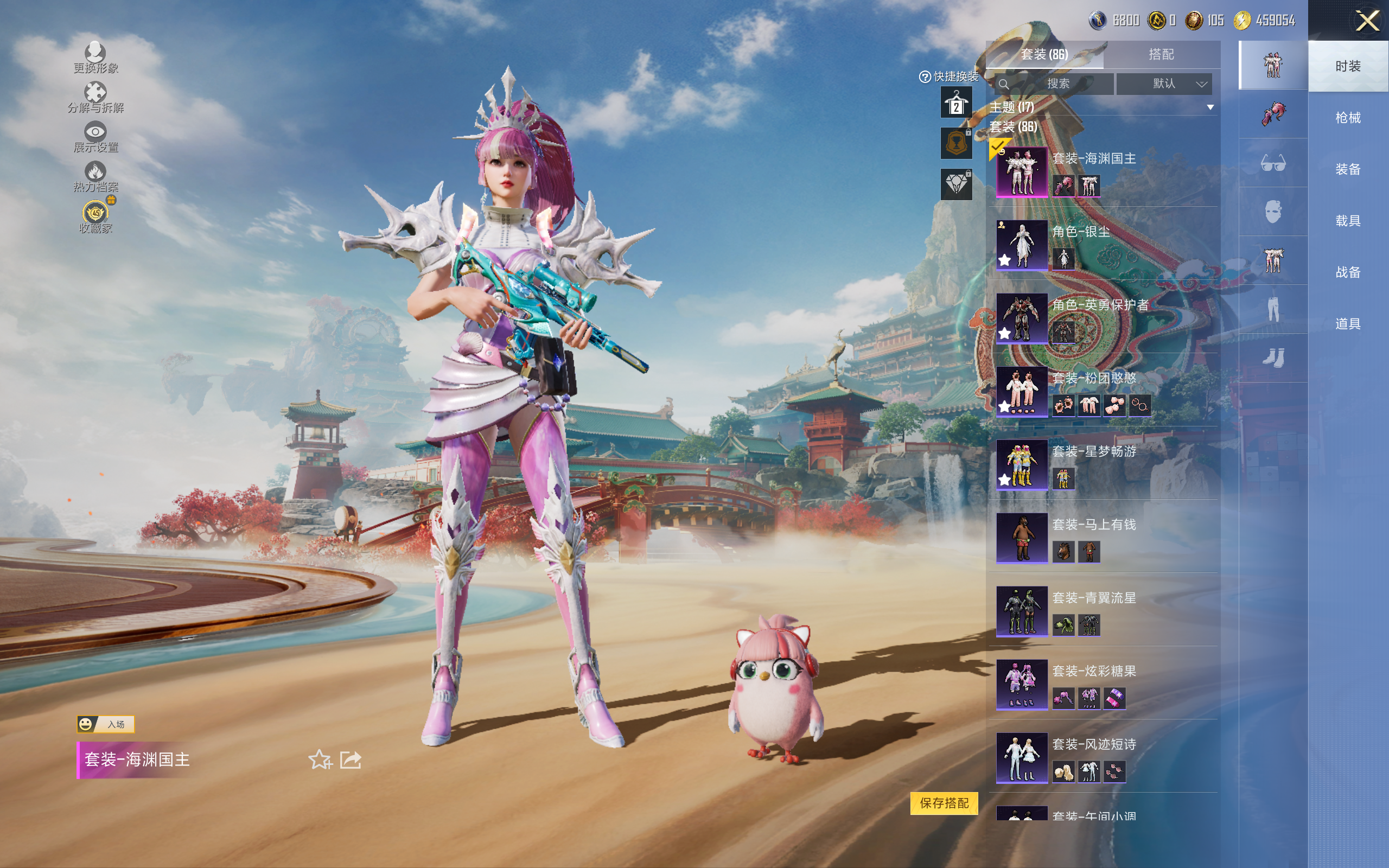Expand the 主题 (17) section
1389x868 pixels.
pyautogui.click(x=1210, y=107)
